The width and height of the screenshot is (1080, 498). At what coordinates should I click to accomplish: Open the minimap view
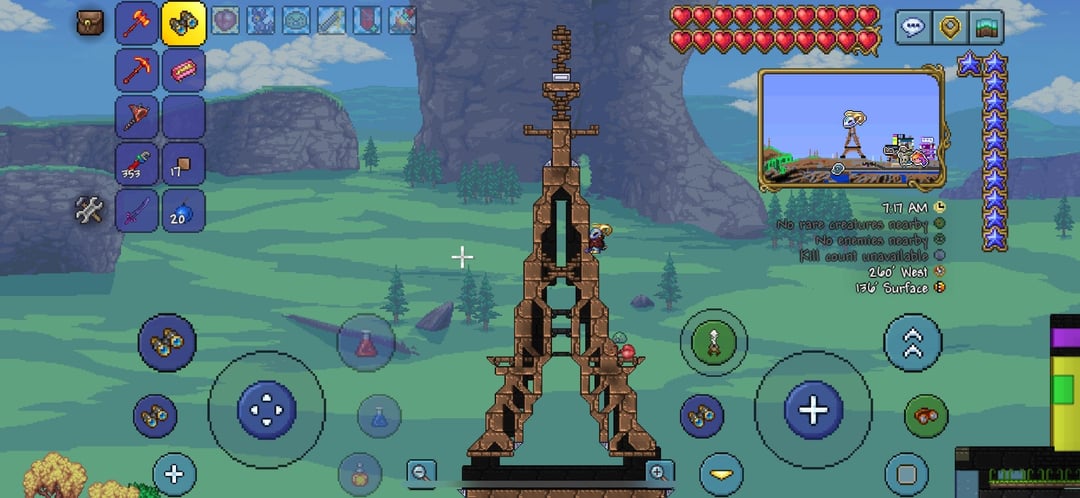click(x=986, y=27)
